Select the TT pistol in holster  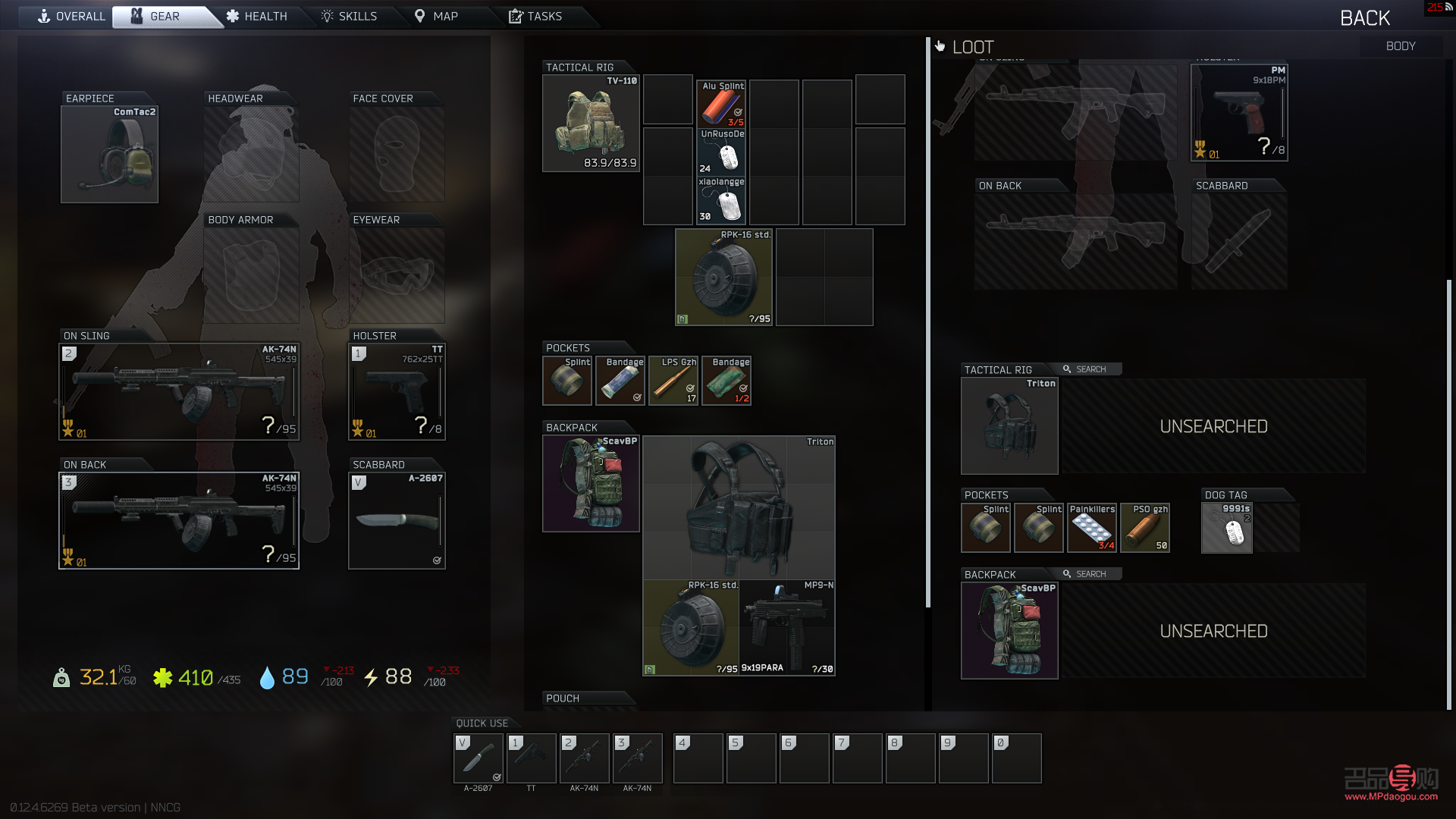[x=397, y=392]
